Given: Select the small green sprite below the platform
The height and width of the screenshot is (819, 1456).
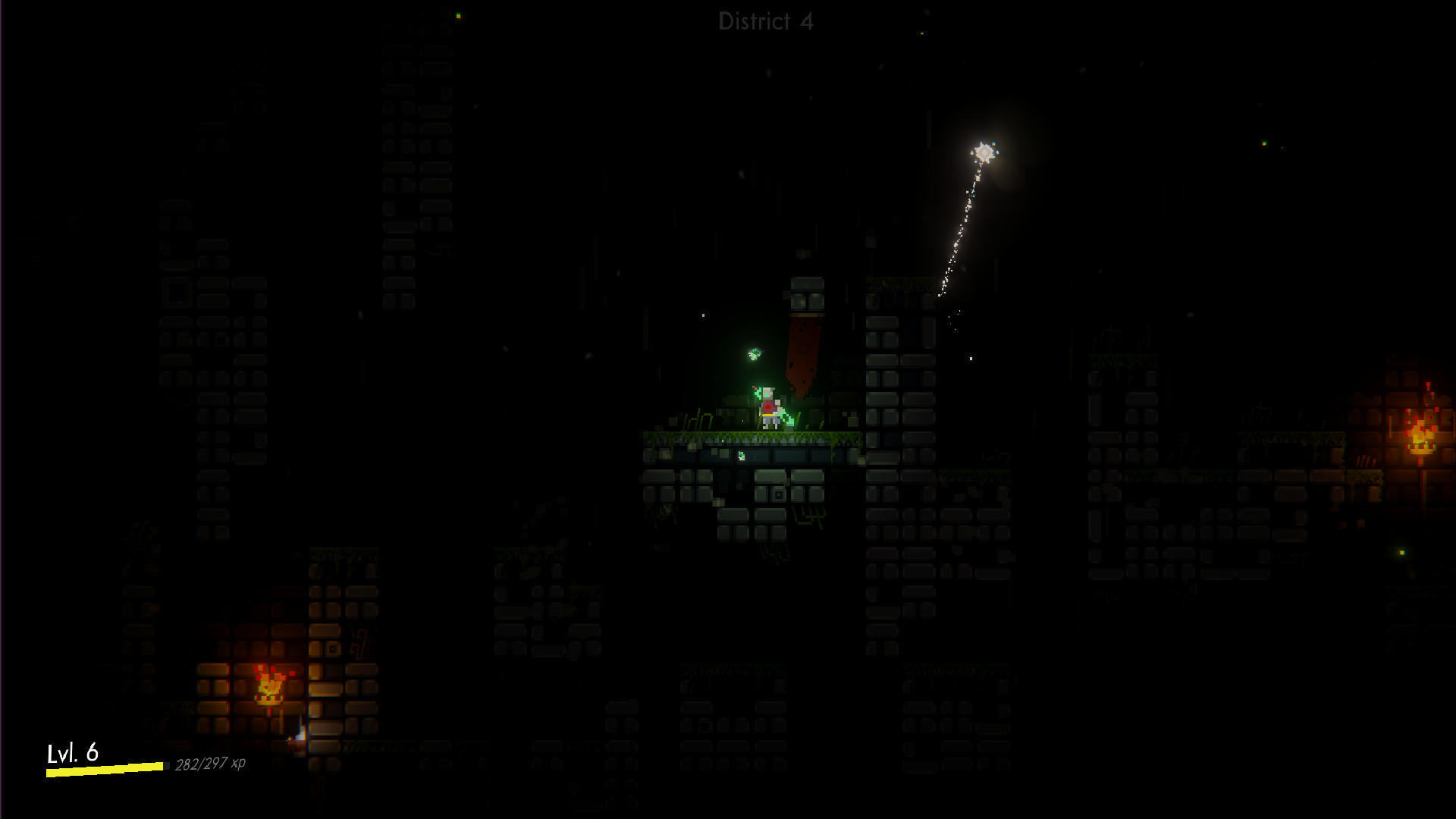Looking at the screenshot, I should pos(742,455).
